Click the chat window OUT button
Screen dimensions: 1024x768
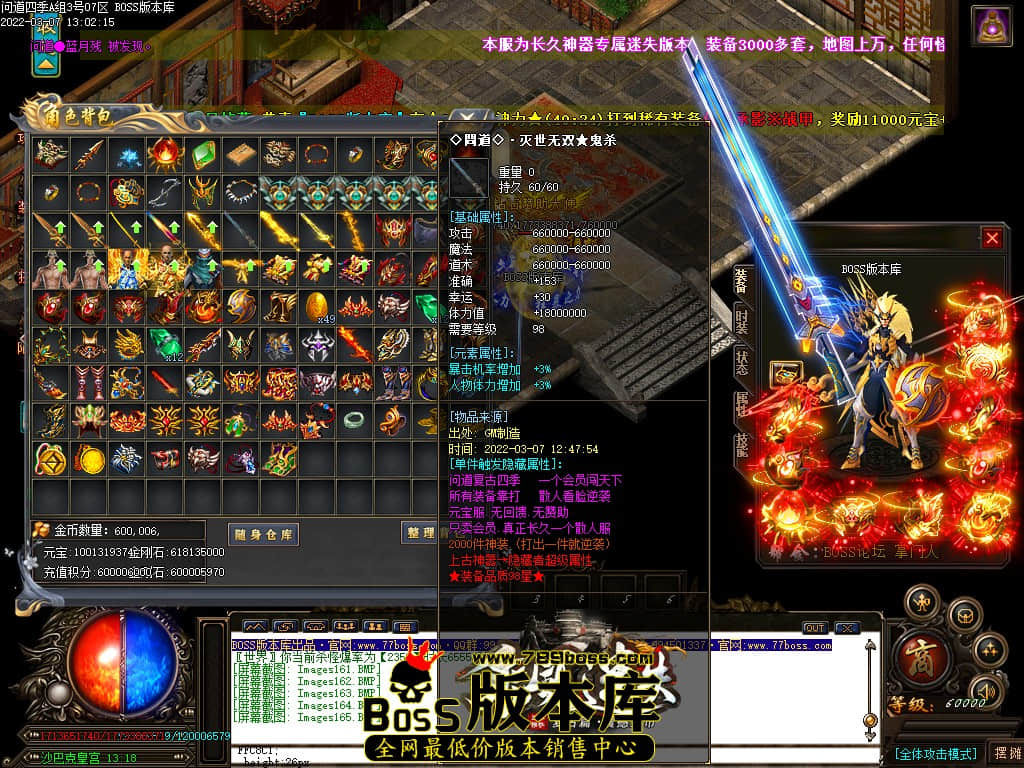coord(815,628)
